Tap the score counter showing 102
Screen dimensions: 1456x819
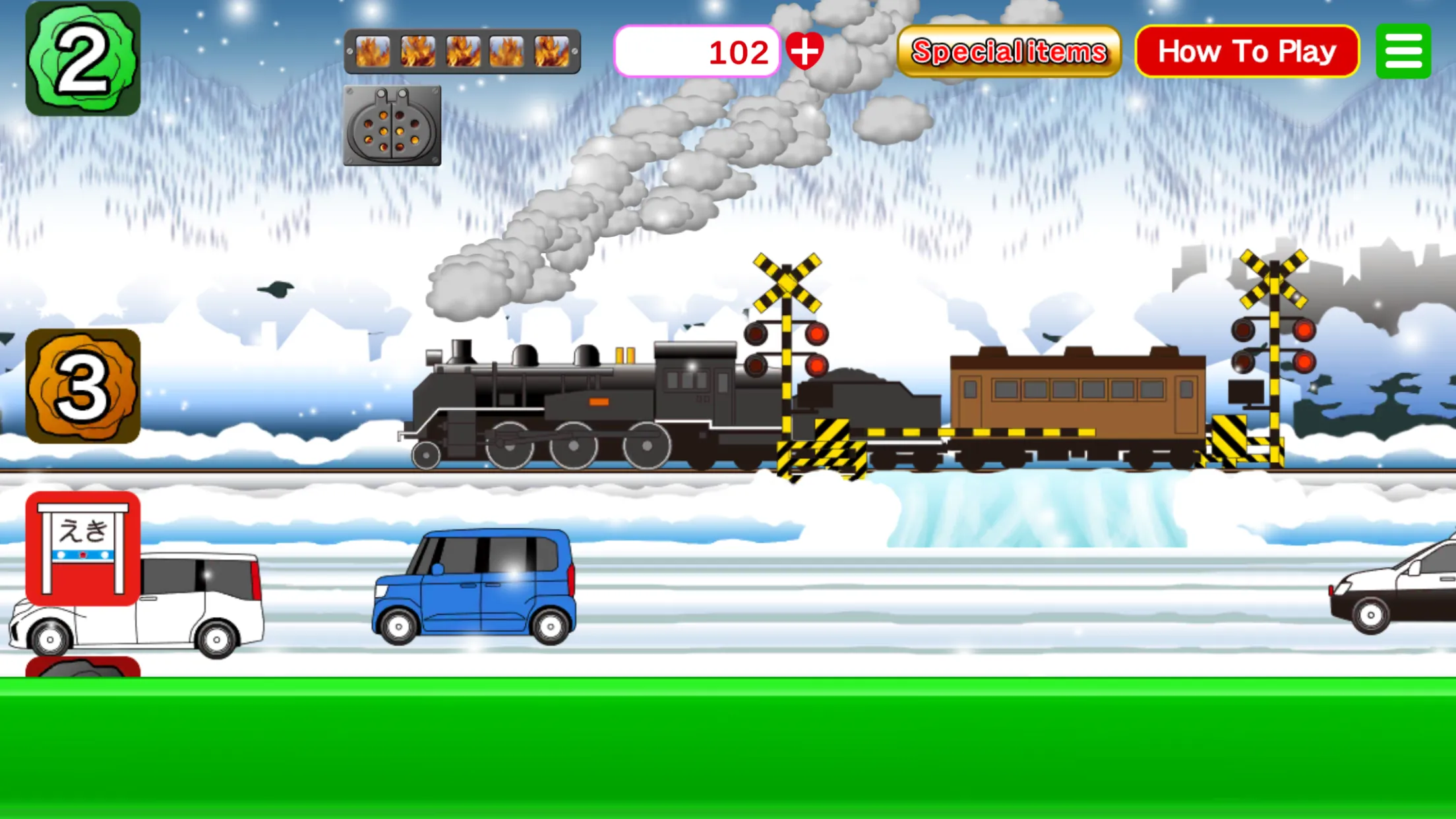point(699,51)
